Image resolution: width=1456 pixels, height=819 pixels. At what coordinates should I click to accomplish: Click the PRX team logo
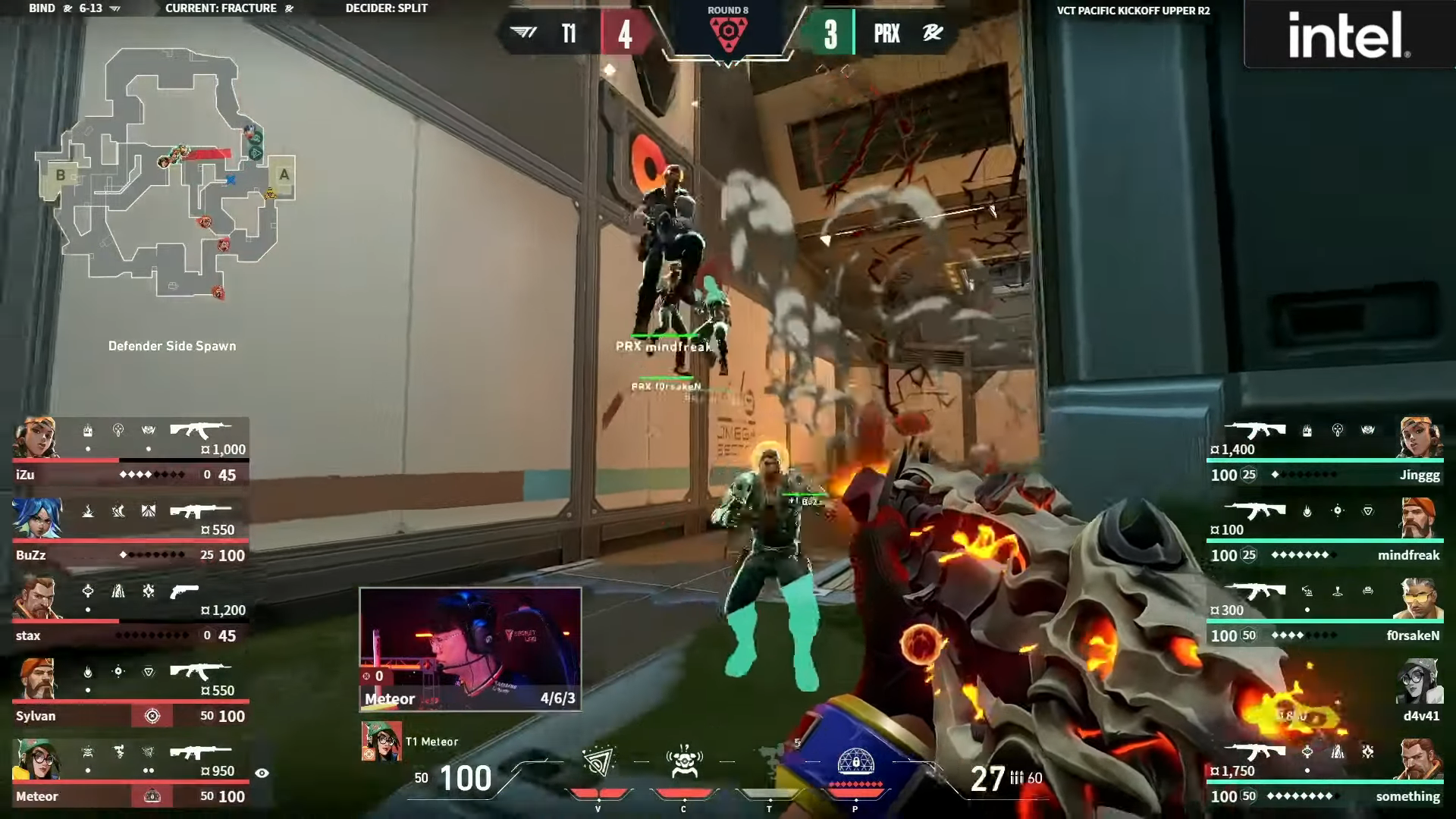pos(932,33)
